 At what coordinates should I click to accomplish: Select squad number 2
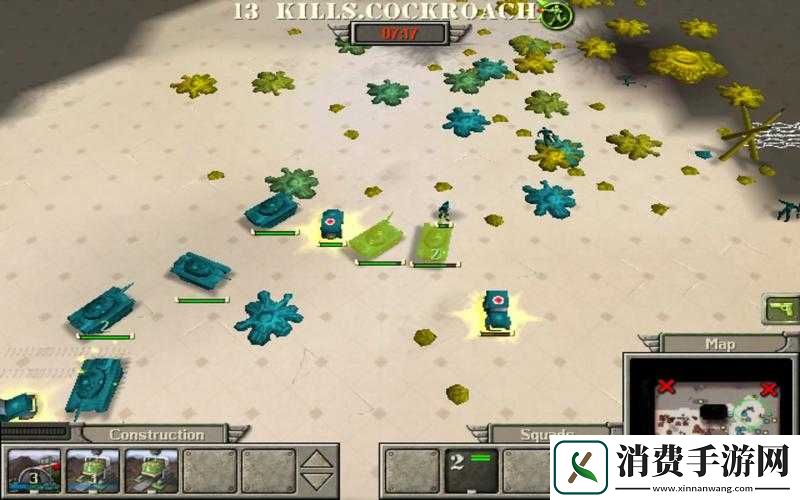pos(470,470)
